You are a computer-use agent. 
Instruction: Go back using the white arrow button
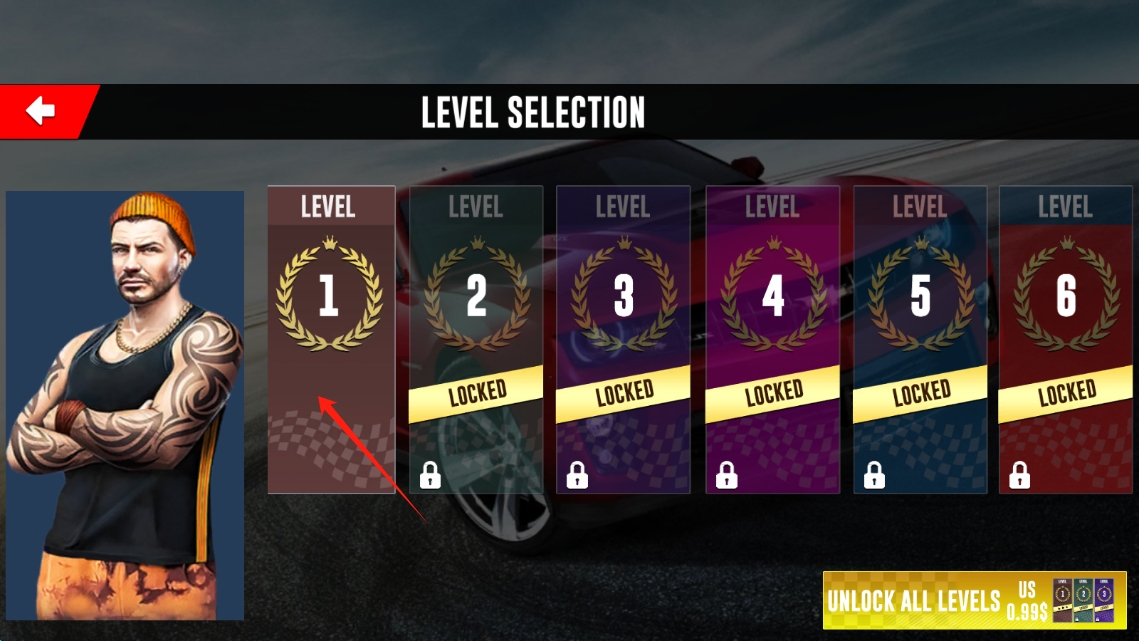click(x=42, y=111)
